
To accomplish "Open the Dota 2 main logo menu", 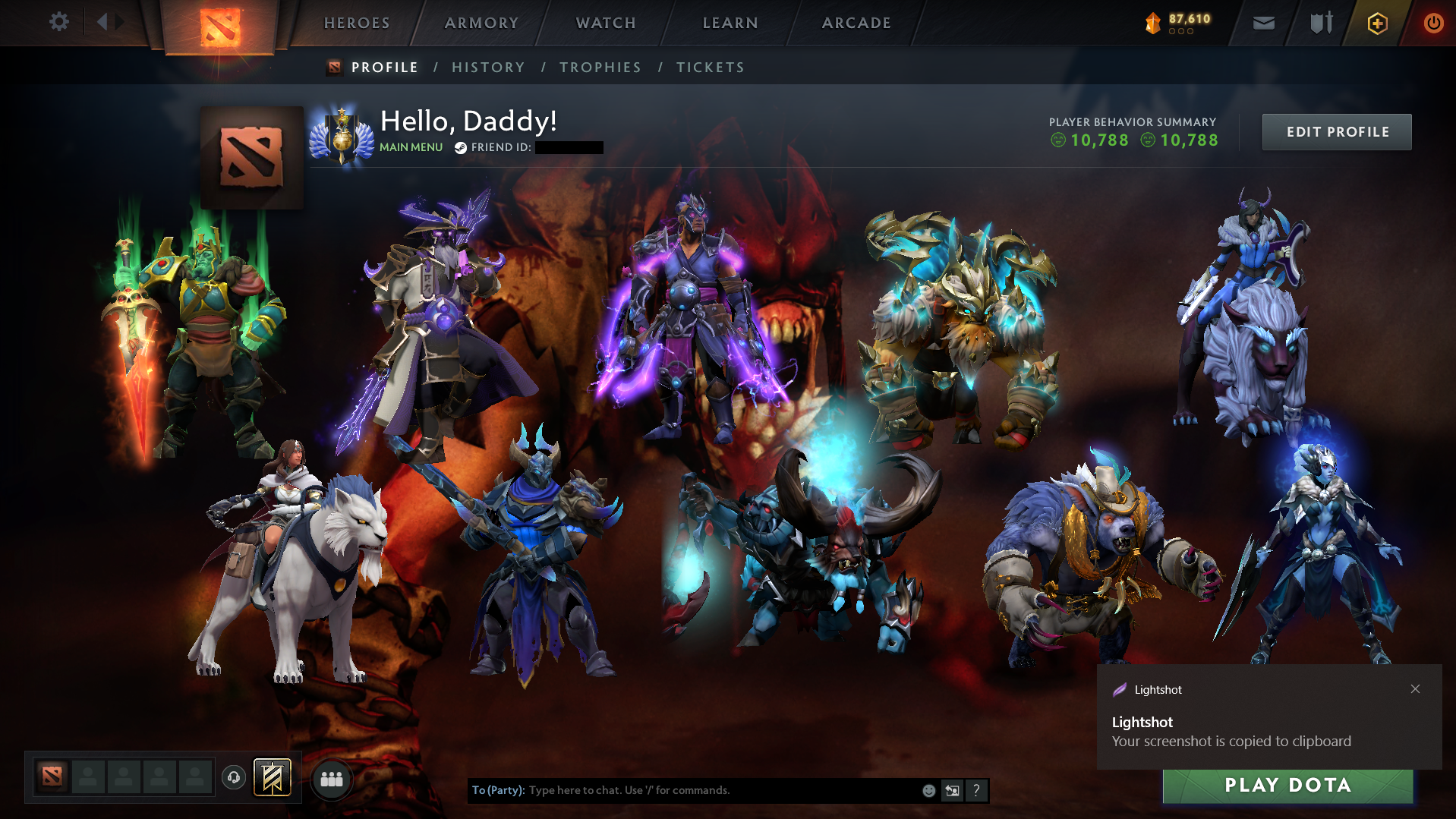I will (x=222, y=23).
